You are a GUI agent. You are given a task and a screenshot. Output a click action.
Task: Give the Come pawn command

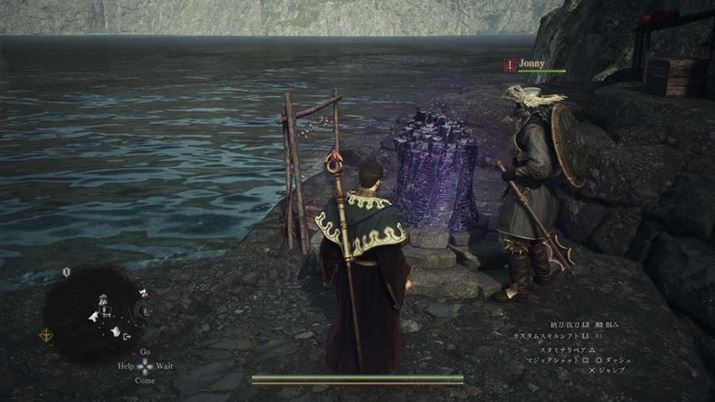pyautogui.click(x=145, y=380)
